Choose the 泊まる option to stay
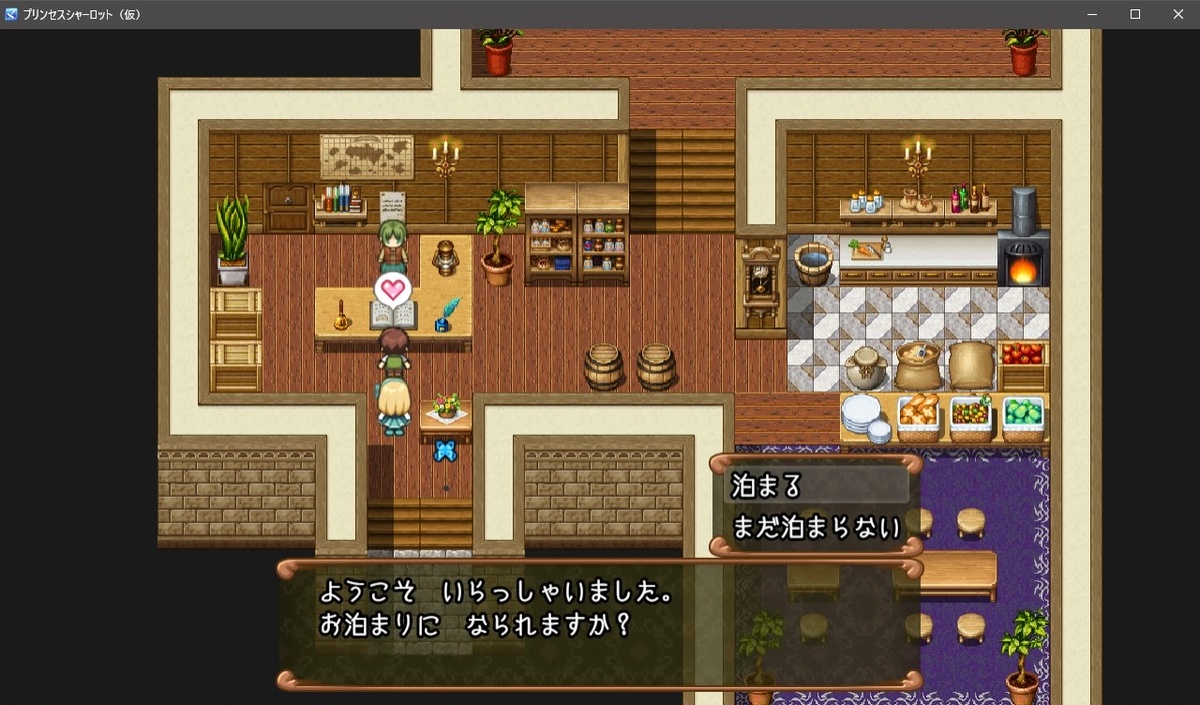This screenshot has width=1200, height=705. (815, 486)
